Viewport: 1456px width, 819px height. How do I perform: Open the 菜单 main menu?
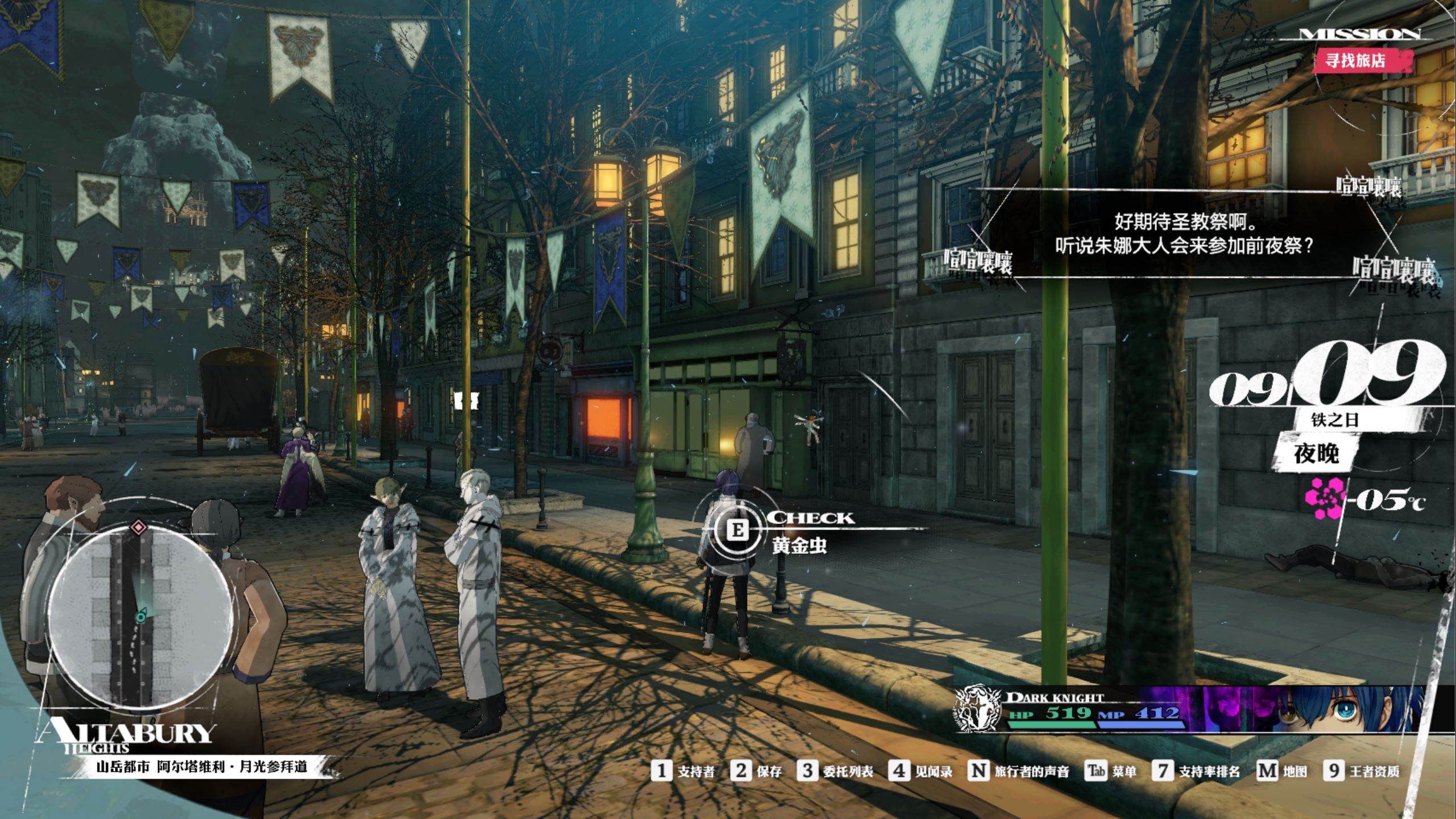(1110, 771)
